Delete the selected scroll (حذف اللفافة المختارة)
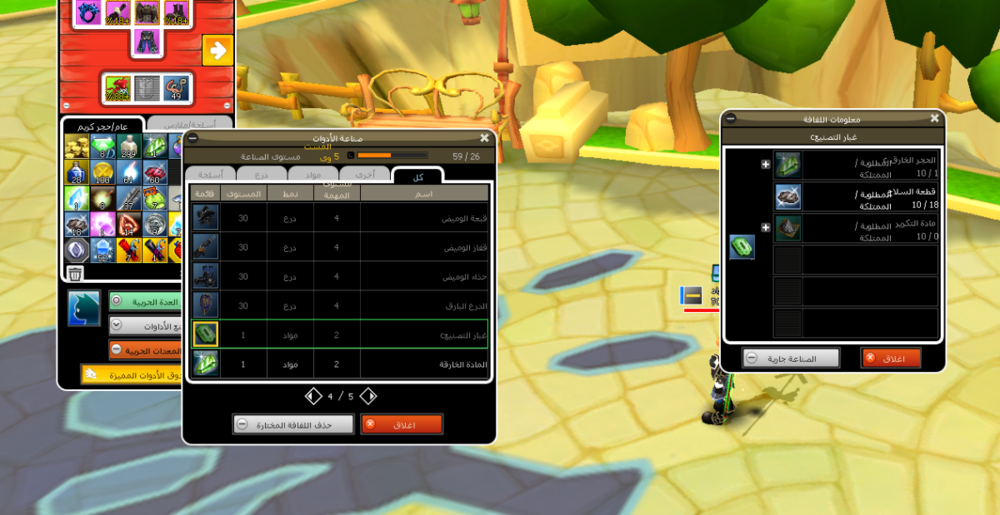 (294, 424)
